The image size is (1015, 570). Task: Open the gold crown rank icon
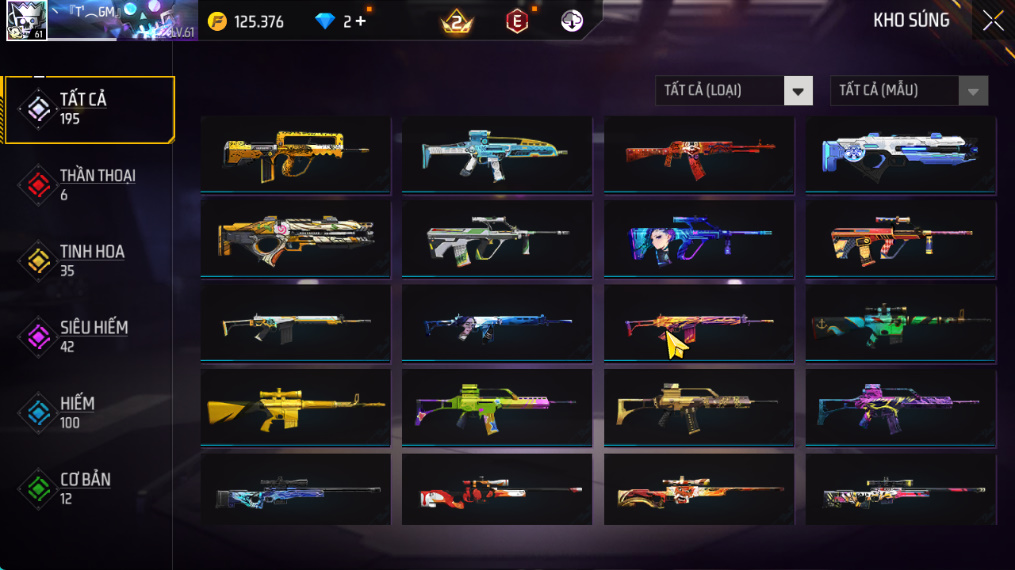point(456,21)
